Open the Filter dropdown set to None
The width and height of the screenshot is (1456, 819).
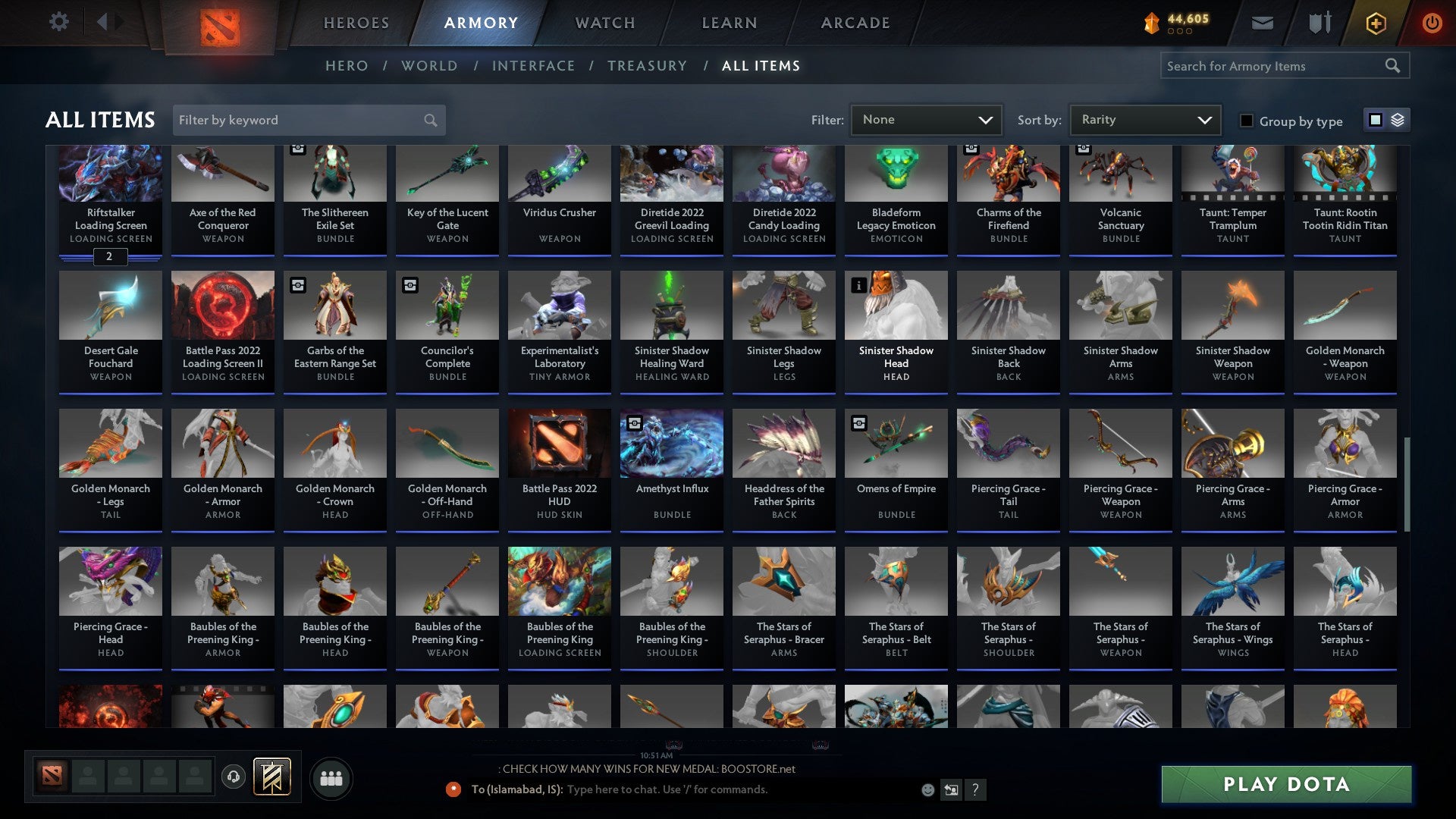[926, 119]
